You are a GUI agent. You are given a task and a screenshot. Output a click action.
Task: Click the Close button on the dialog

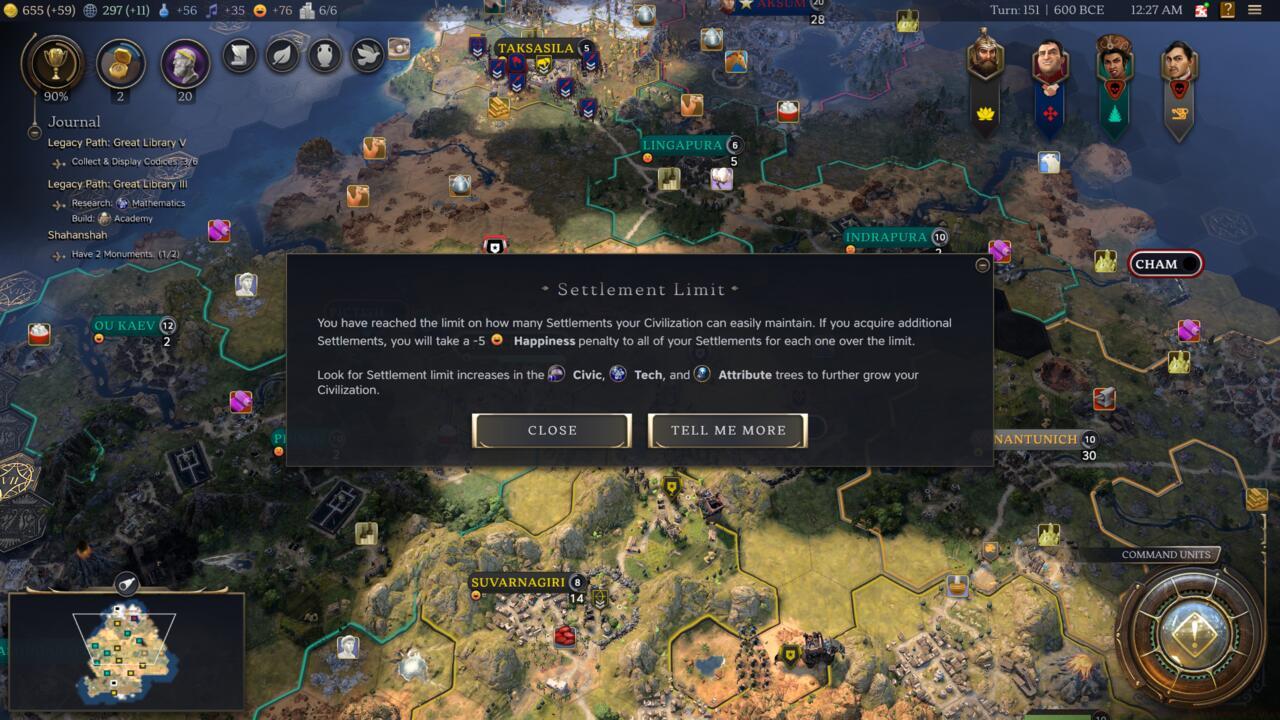pos(551,430)
